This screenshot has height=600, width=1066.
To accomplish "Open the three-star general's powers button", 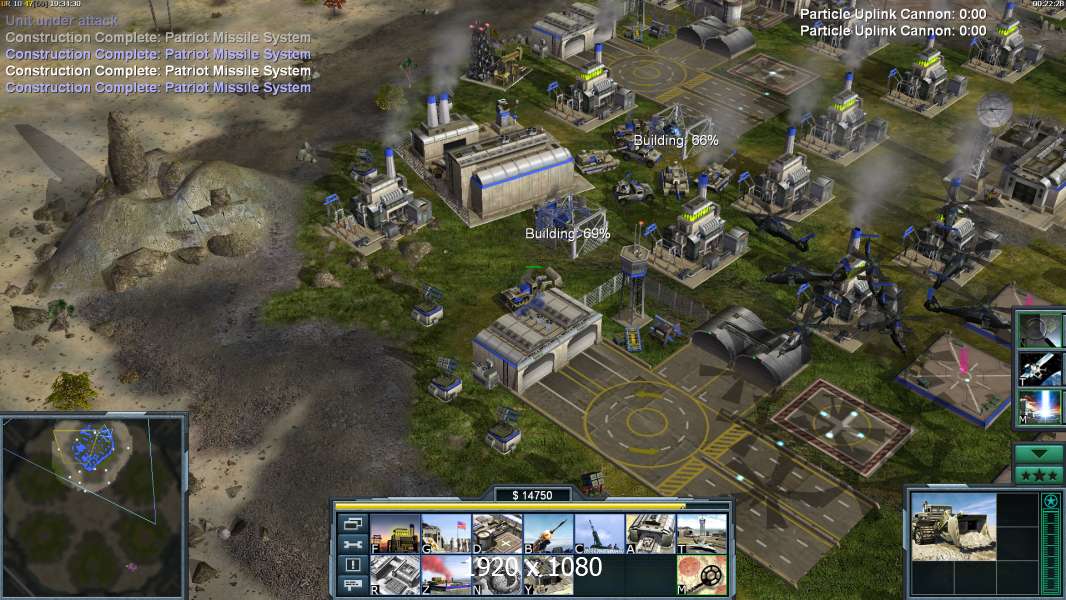I will [1039, 474].
